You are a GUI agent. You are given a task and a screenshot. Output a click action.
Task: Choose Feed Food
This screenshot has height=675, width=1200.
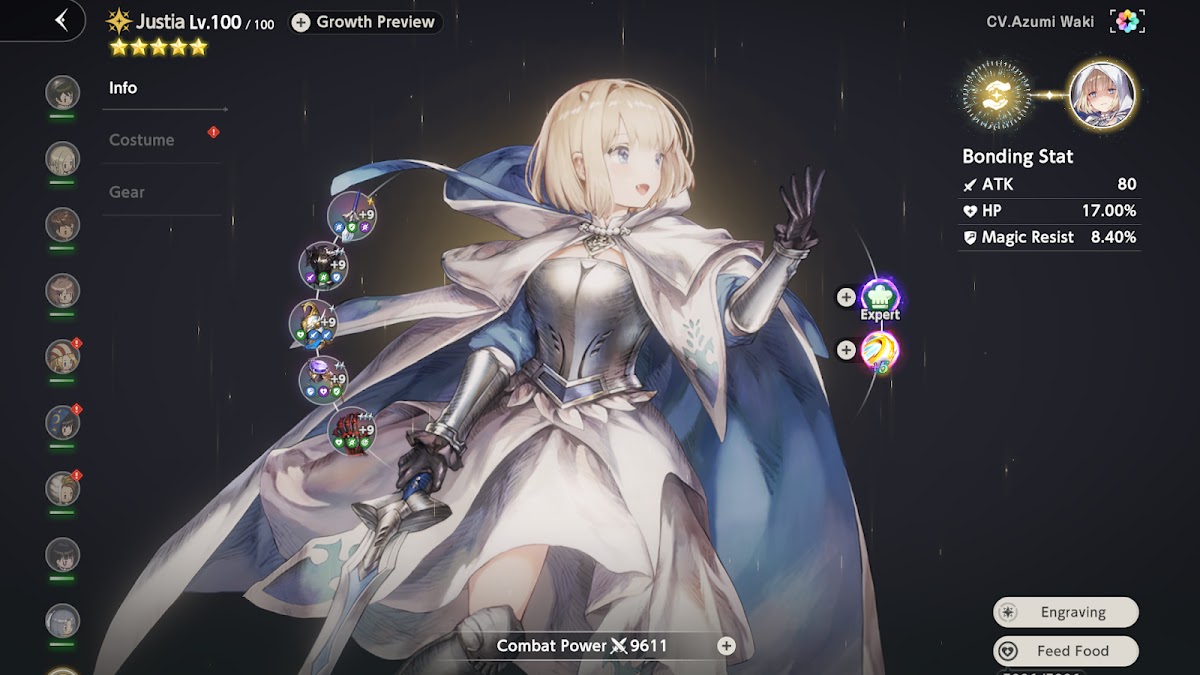pos(1066,651)
